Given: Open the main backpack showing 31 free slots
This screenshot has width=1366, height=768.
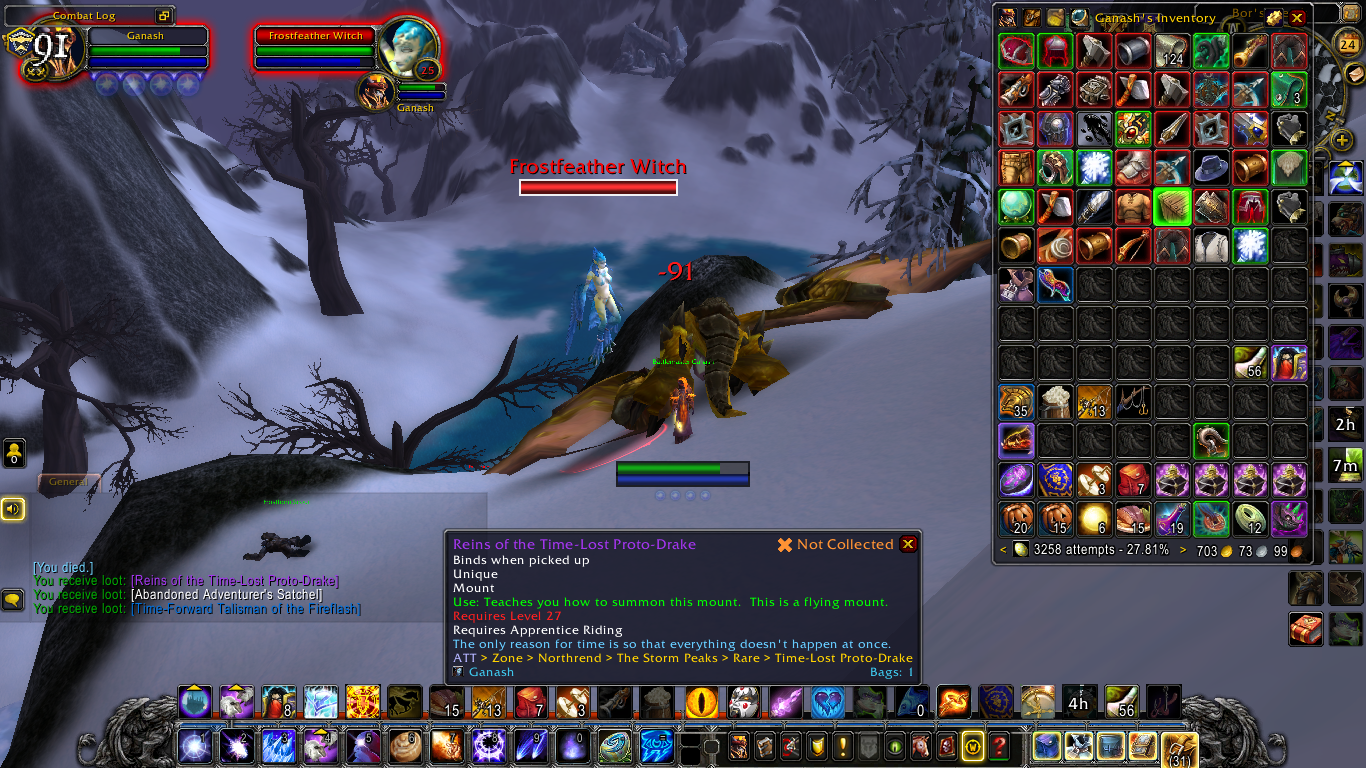Looking at the screenshot, I should 1179,746.
